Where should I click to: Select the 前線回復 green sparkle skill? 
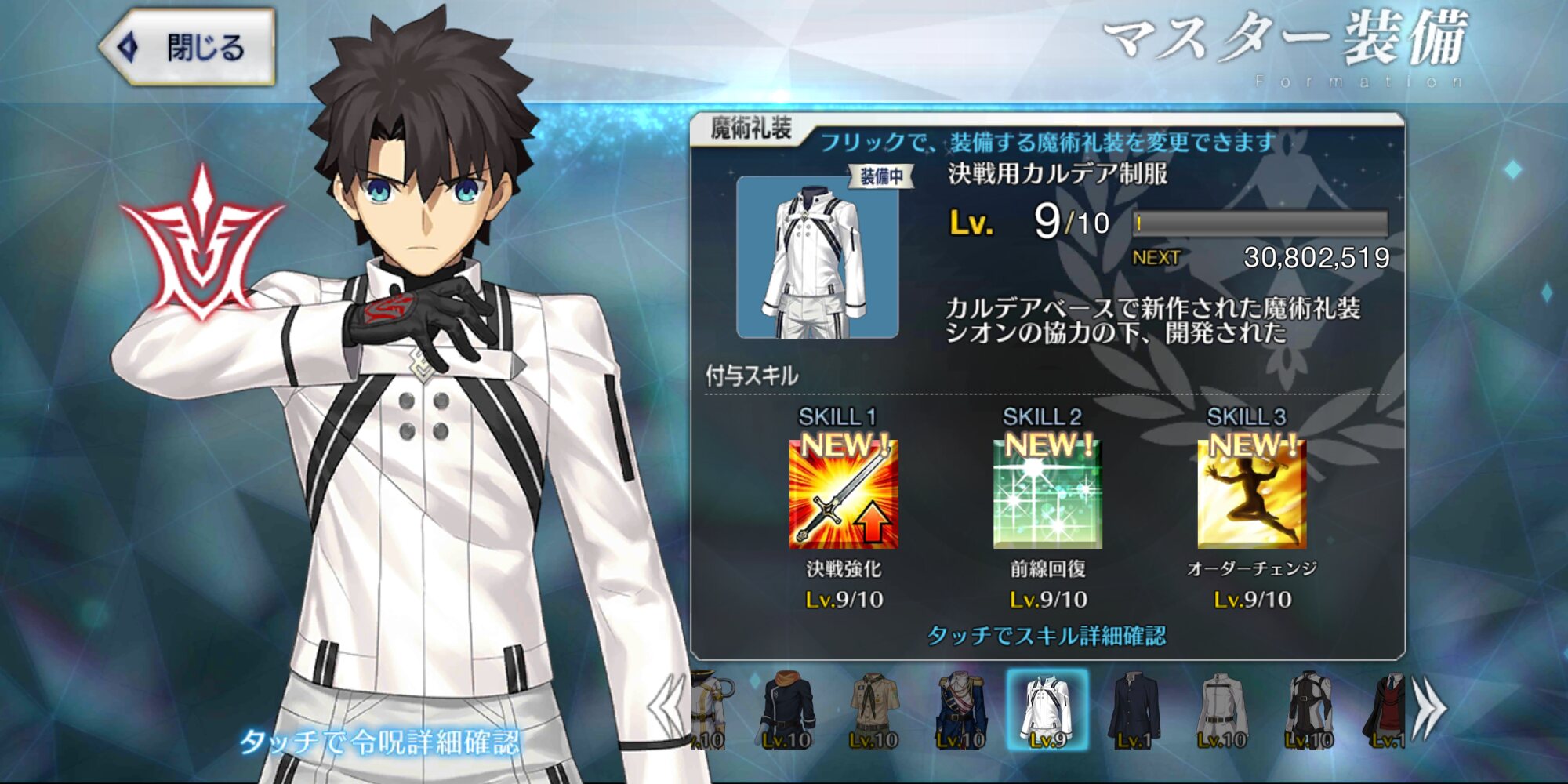[x=1047, y=494]
